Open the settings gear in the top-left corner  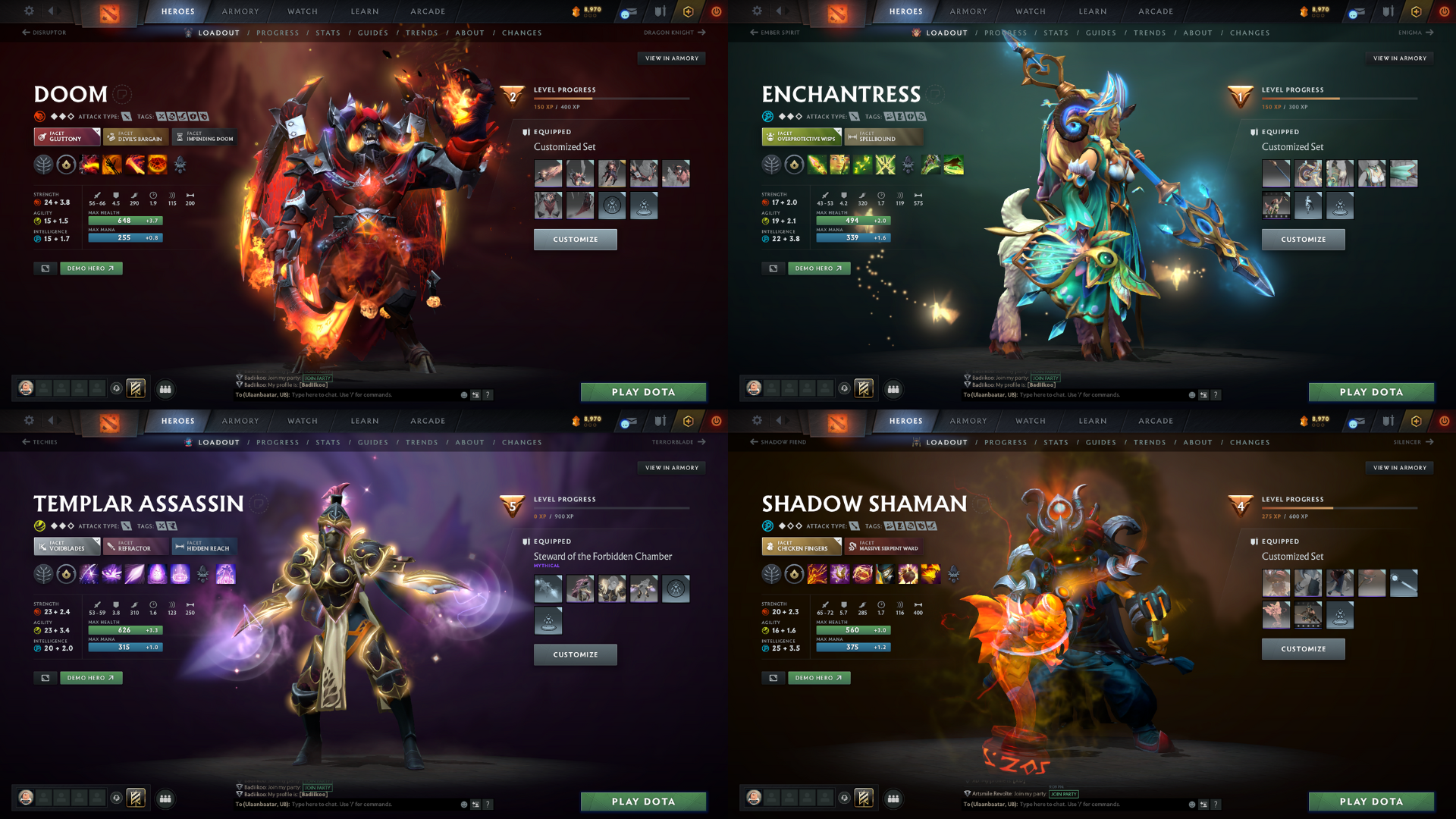point(29,11)
